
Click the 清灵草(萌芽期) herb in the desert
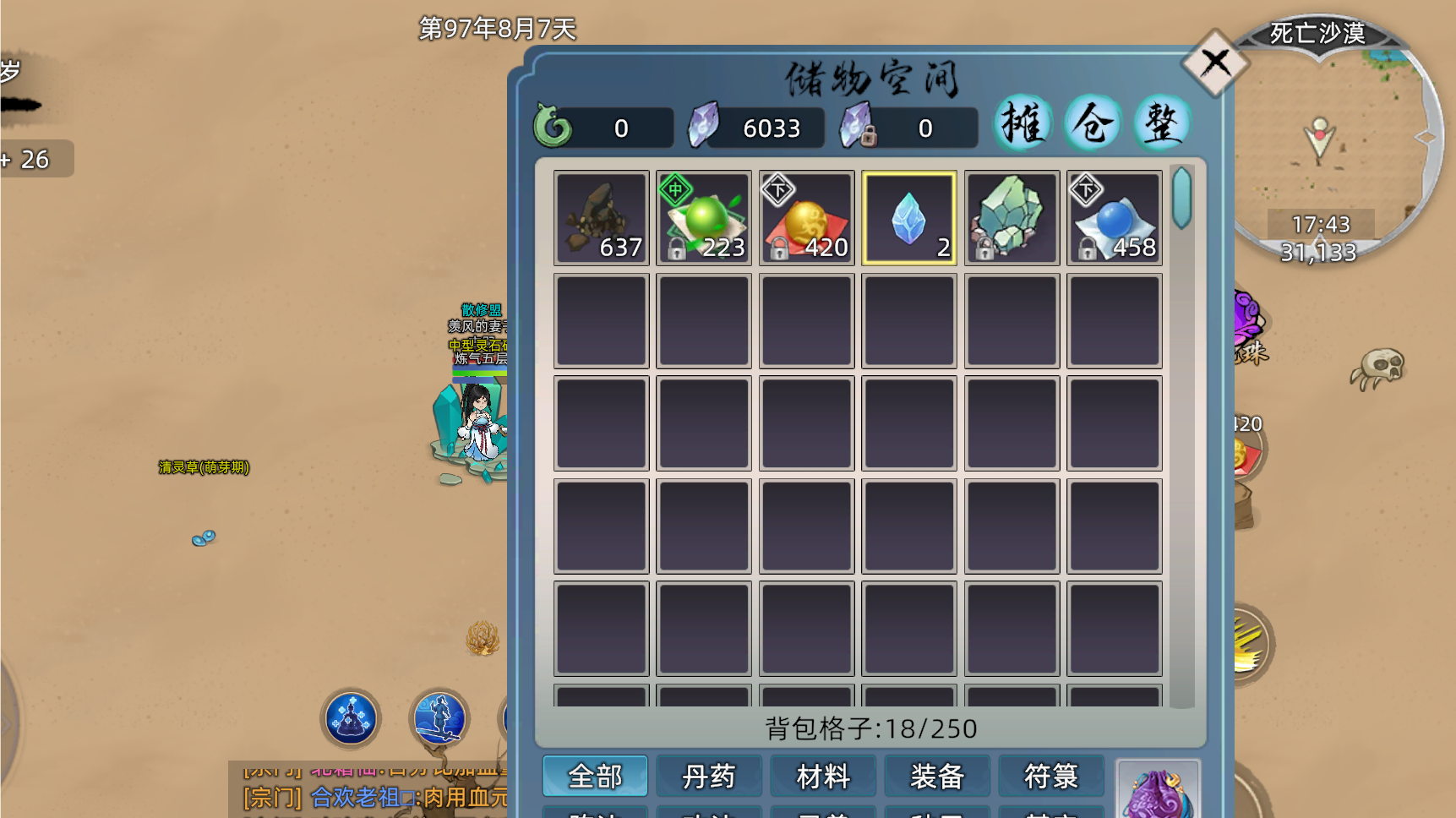tap(201, 468)
